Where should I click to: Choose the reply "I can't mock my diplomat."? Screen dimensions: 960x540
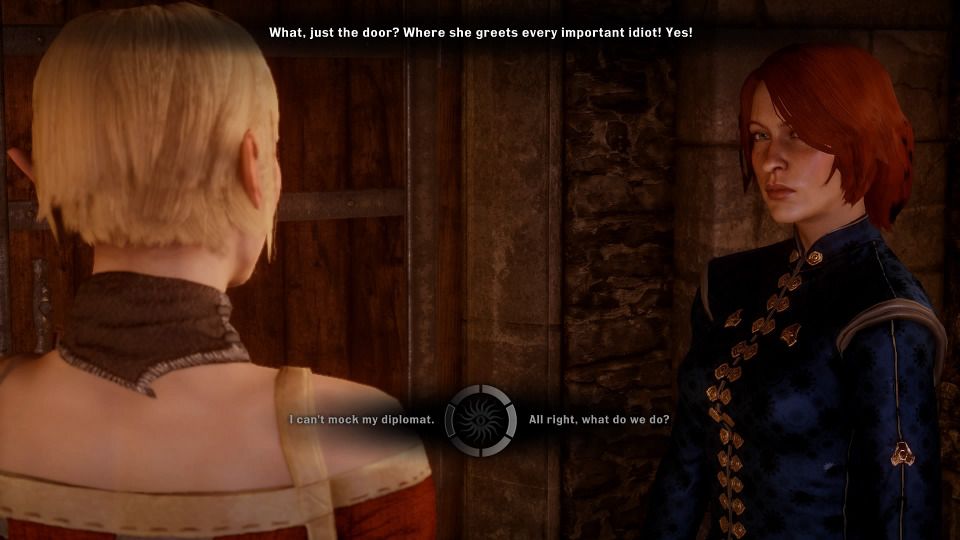(x=362, y=420)
